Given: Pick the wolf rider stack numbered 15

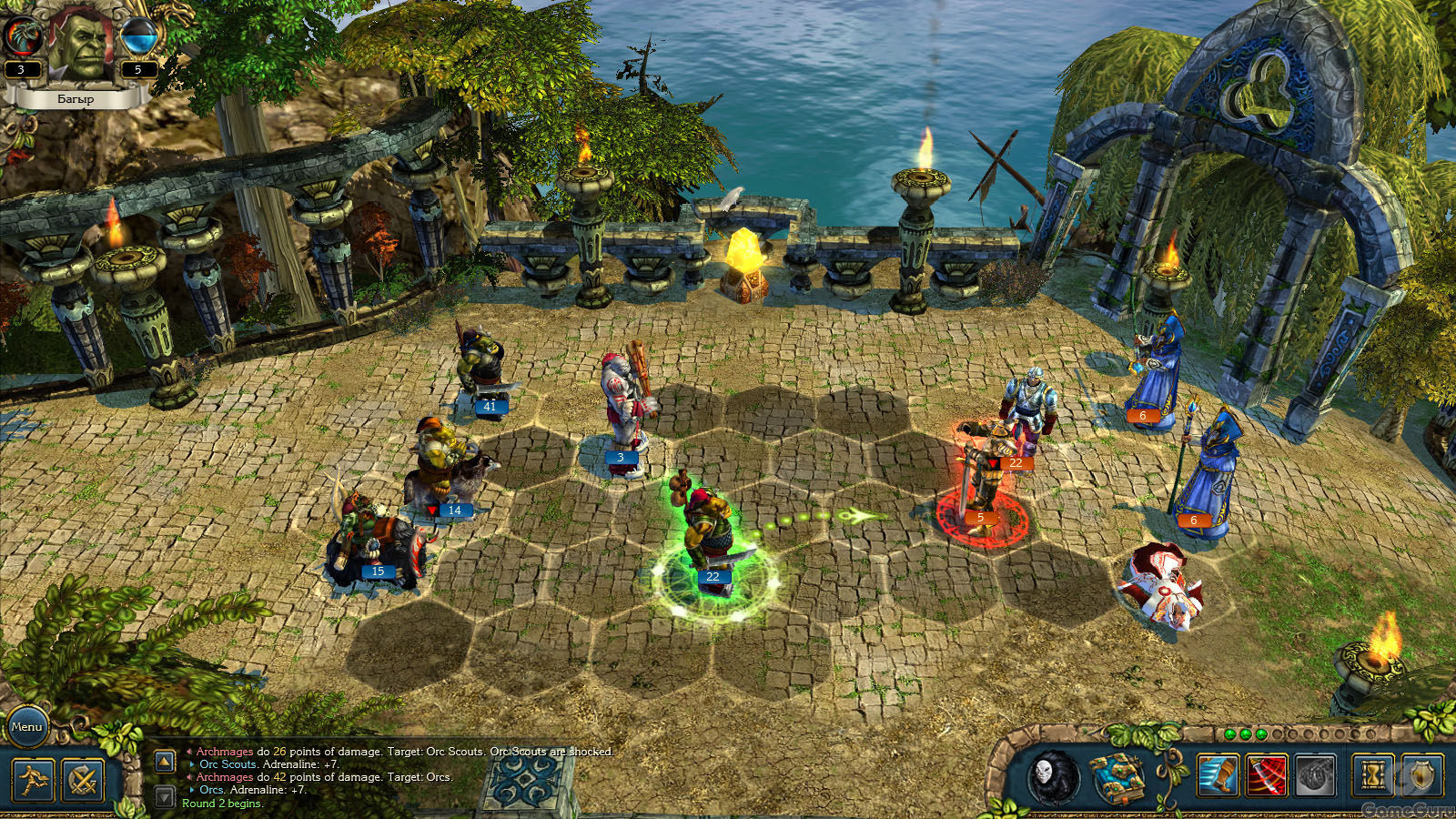Looking at the screenshot, I should [x=373, y=541].
